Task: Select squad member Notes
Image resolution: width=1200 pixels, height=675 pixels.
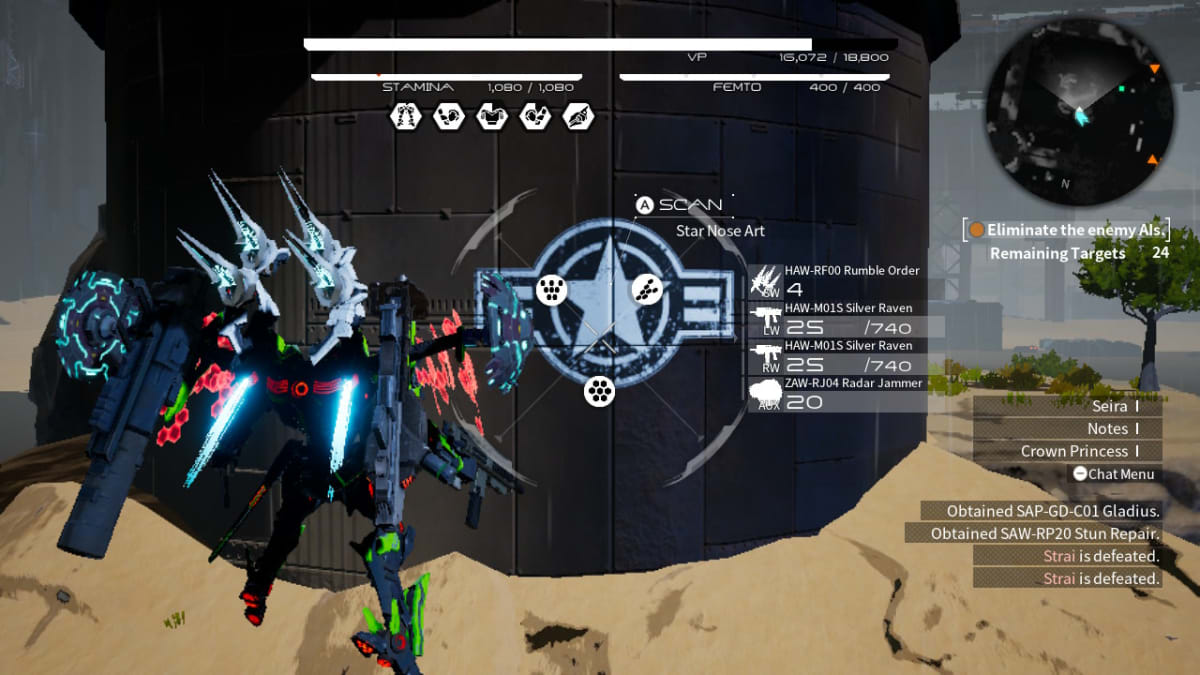Action: (x=1066, y=429)
